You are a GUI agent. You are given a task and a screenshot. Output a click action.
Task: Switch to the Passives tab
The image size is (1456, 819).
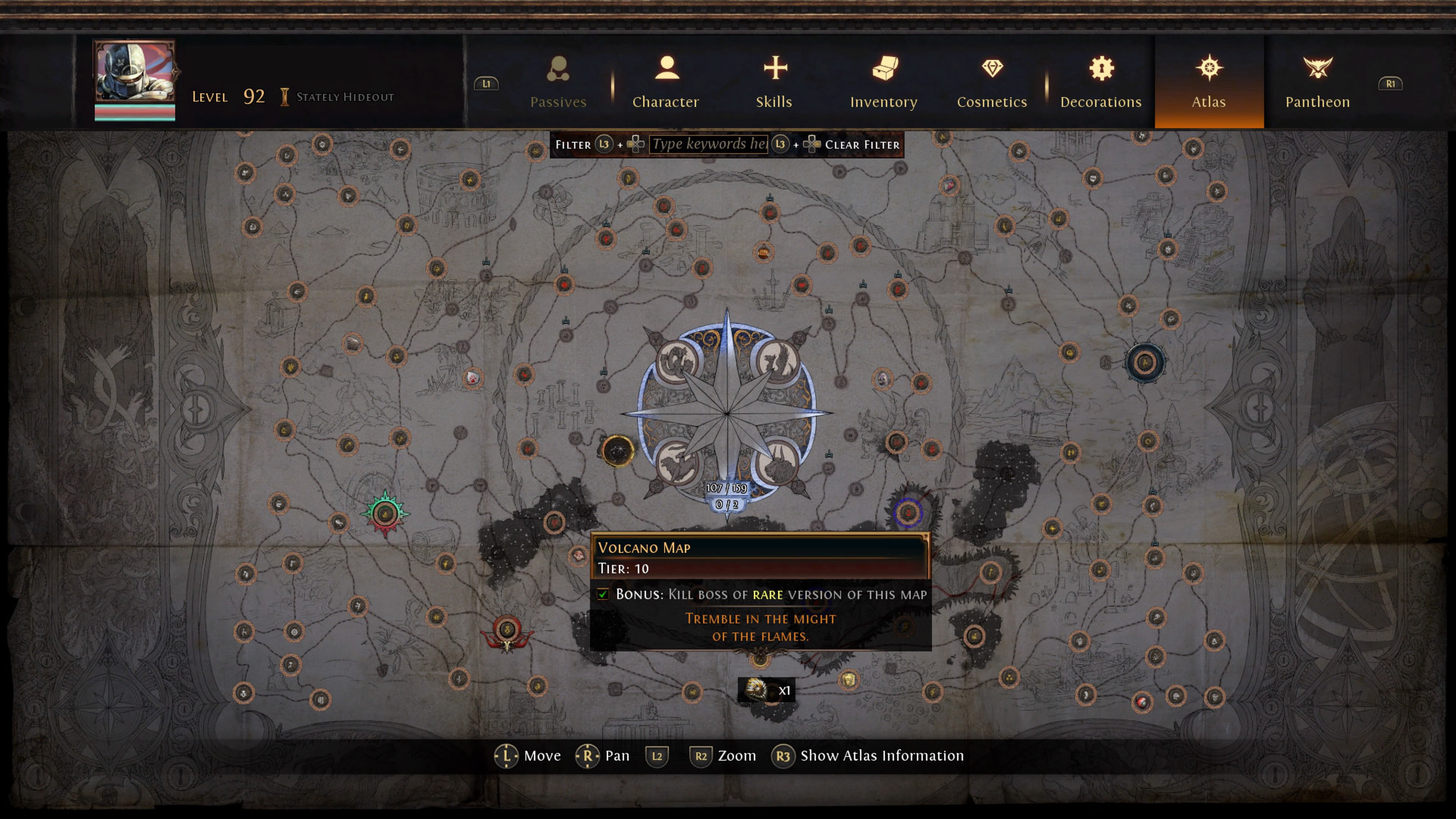coord(558,82)
